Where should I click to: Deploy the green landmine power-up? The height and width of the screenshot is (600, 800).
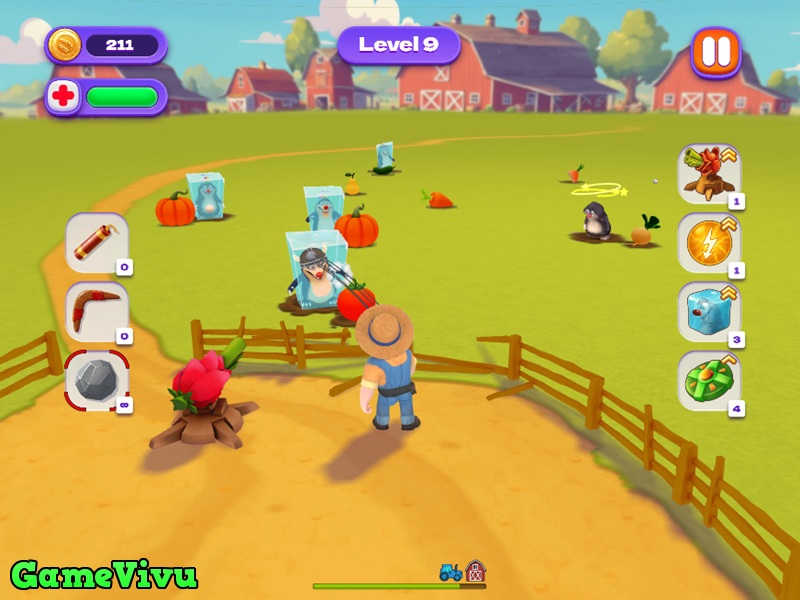coord(709,381)
